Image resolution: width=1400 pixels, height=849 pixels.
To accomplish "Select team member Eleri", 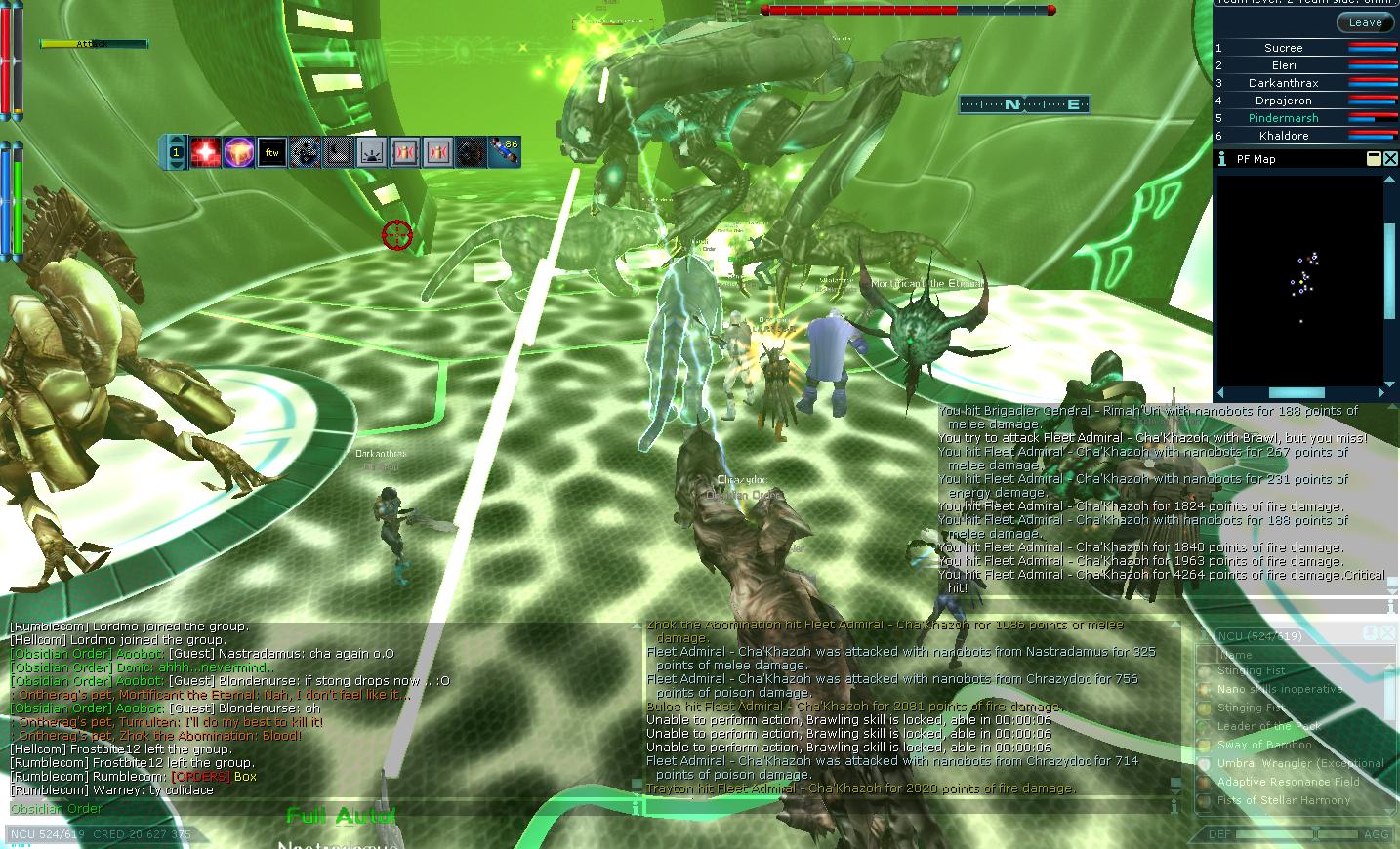I will coord(1283,65).
